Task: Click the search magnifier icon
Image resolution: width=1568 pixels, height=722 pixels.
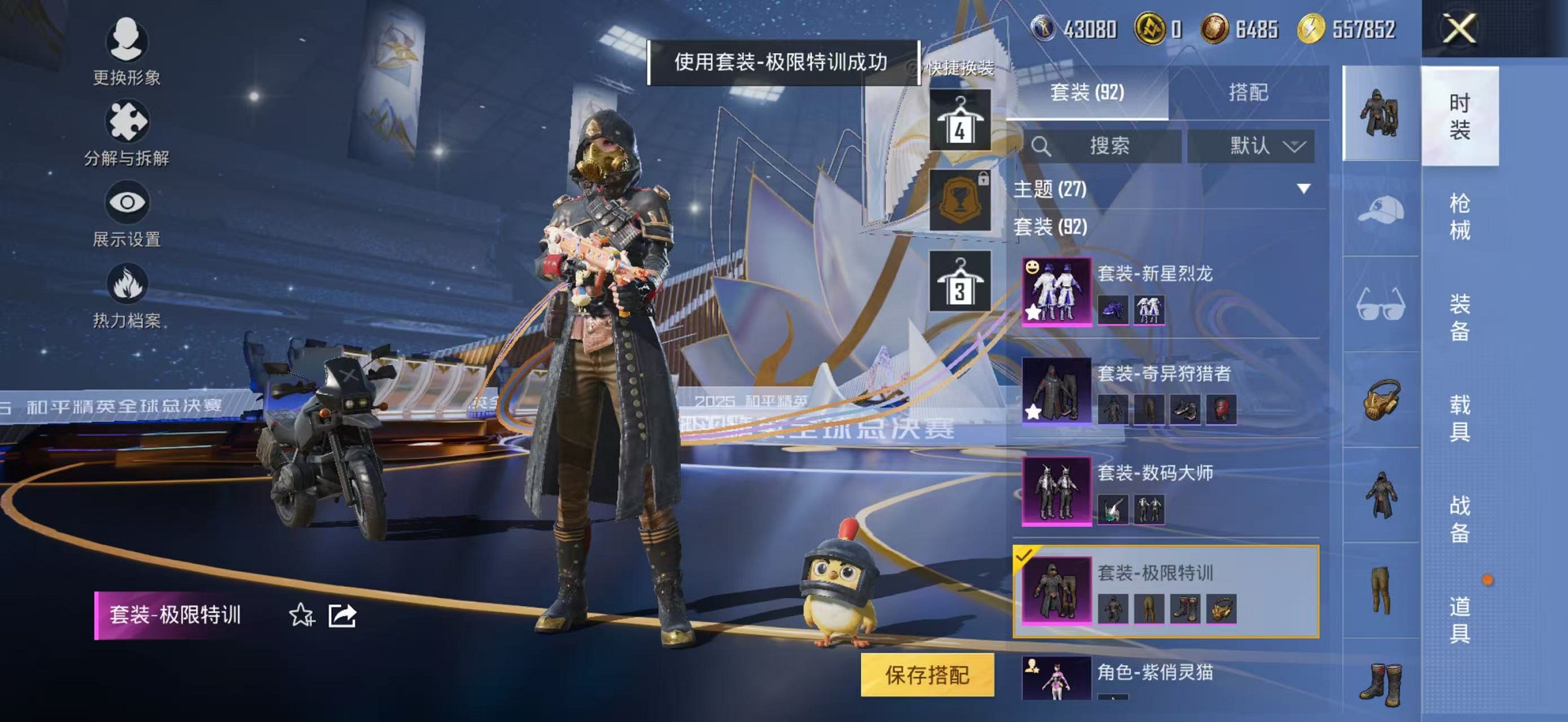Action: 1043,145
